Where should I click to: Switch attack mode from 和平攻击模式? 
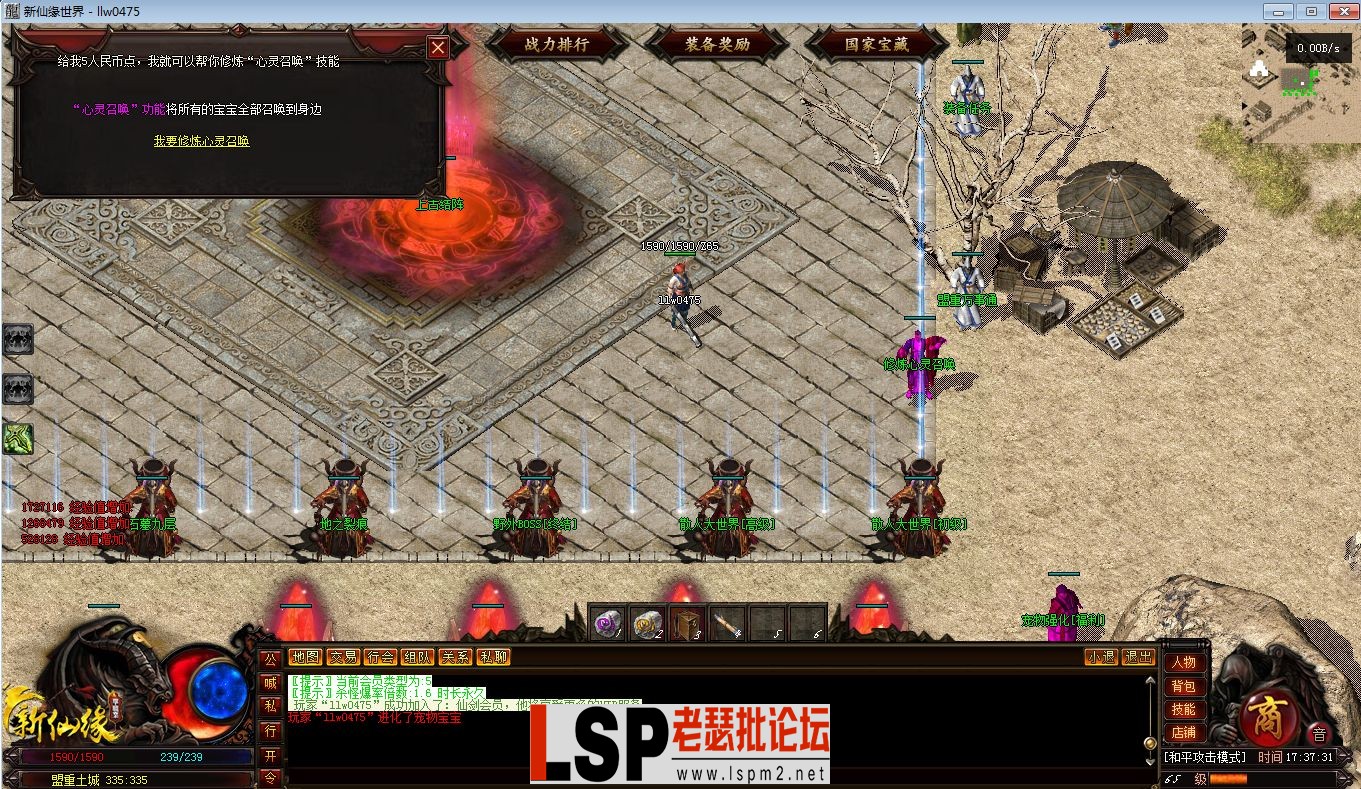1205,757
